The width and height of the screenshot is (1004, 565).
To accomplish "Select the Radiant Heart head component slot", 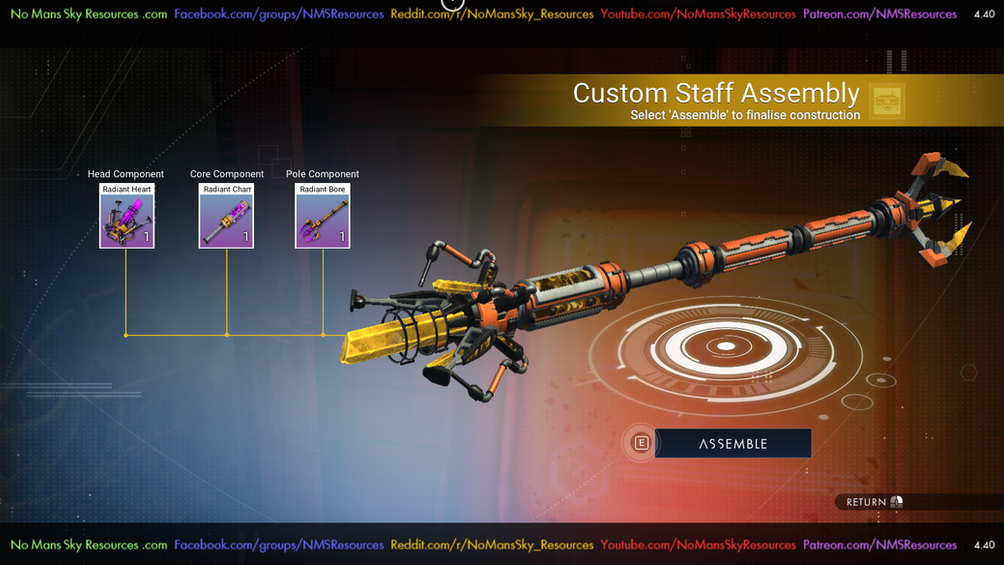I will tap(127, 216).
